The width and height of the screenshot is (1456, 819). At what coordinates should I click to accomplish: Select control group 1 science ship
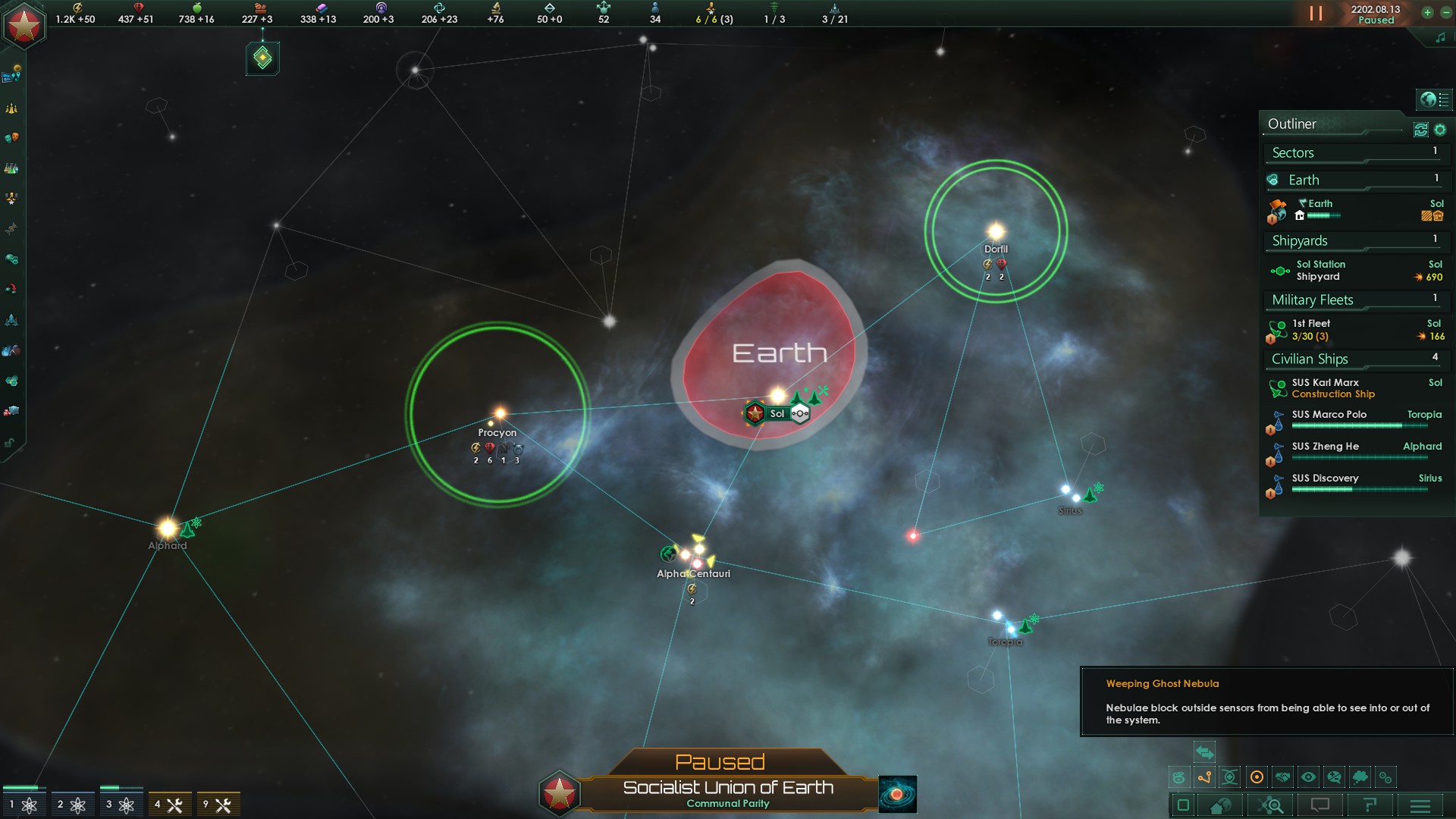click(x=24, y=805)
